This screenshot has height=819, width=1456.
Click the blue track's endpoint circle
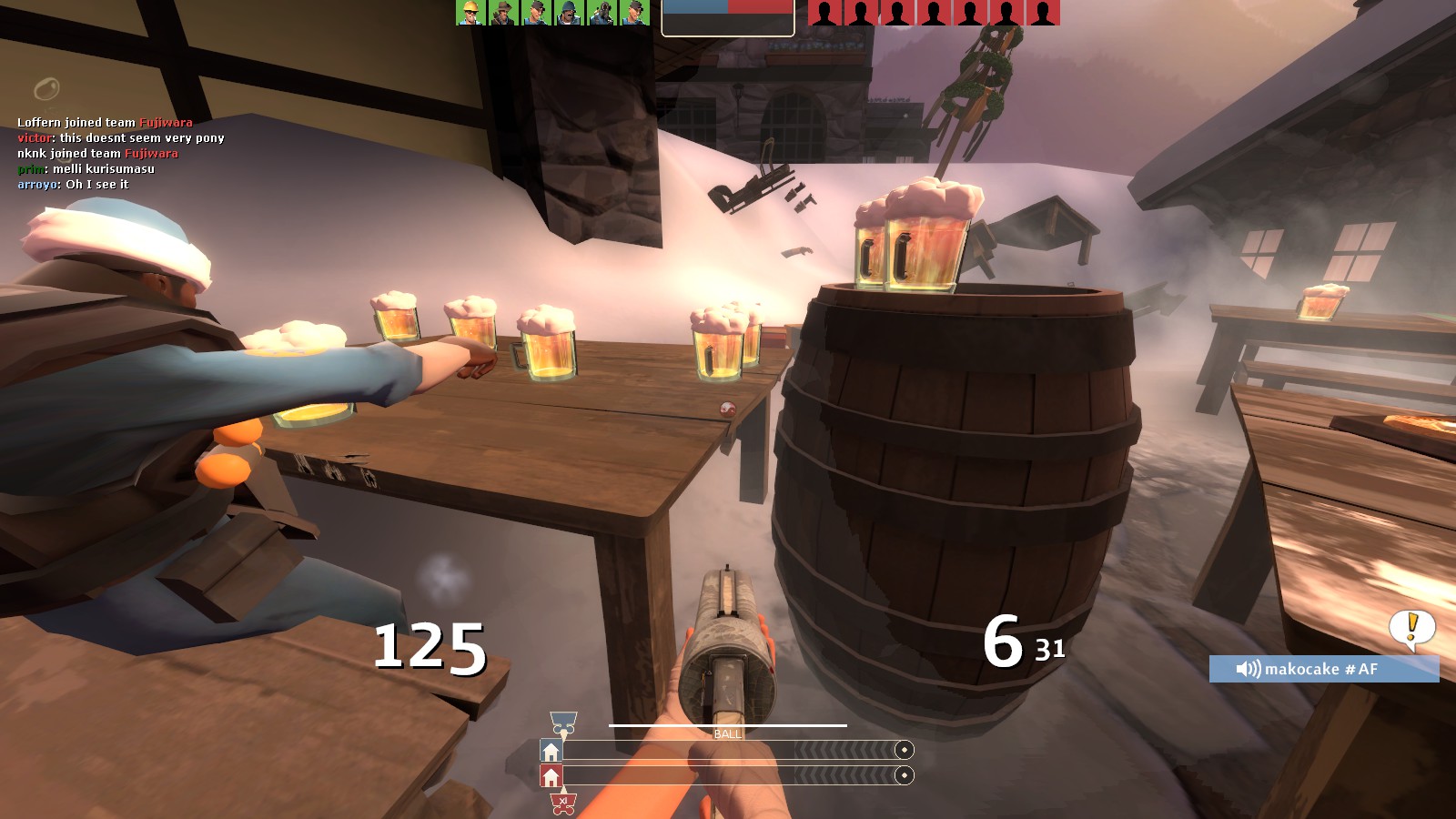click(904, 750)
